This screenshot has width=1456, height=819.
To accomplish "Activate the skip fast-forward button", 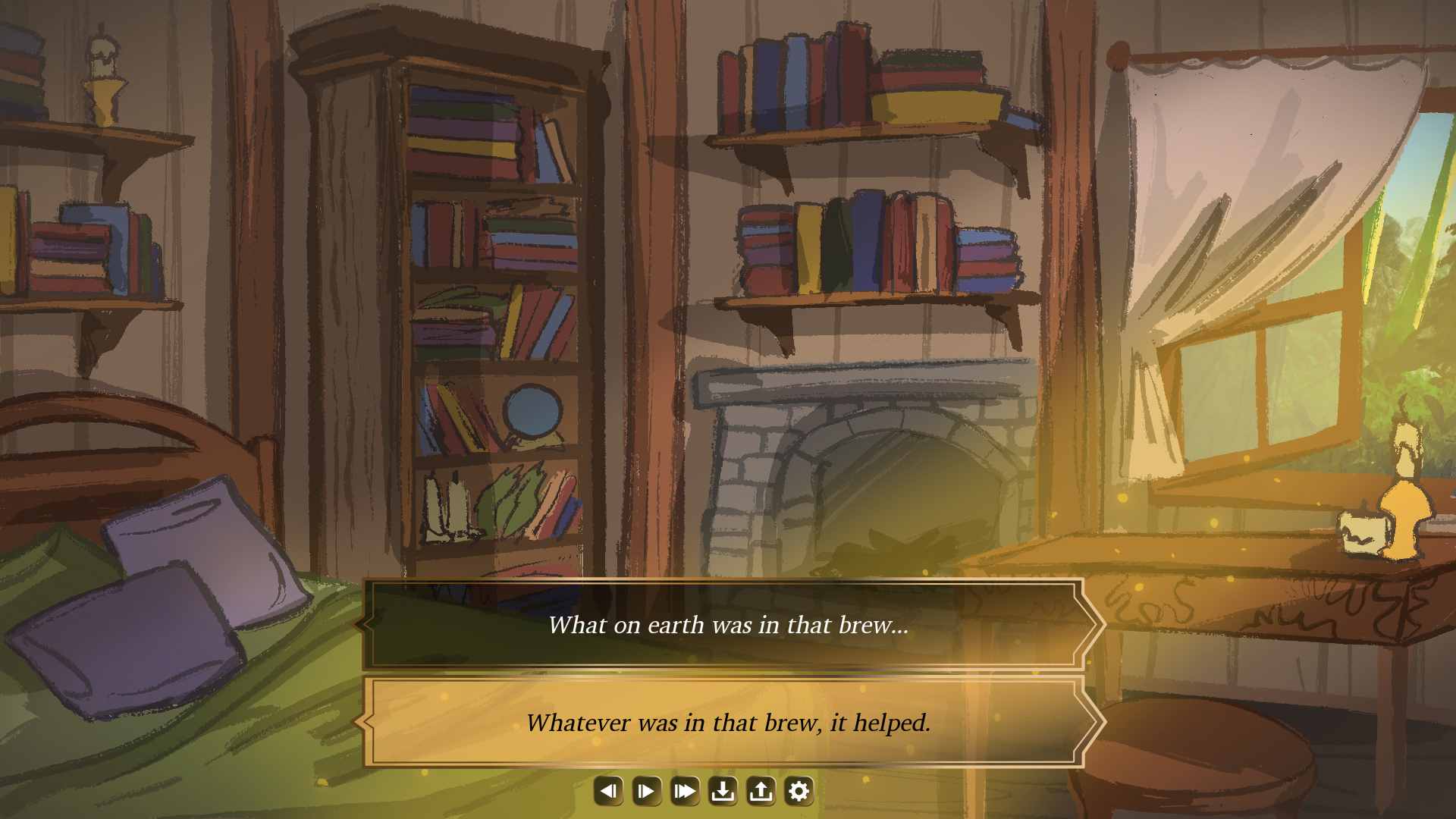I will click(685, 790).
